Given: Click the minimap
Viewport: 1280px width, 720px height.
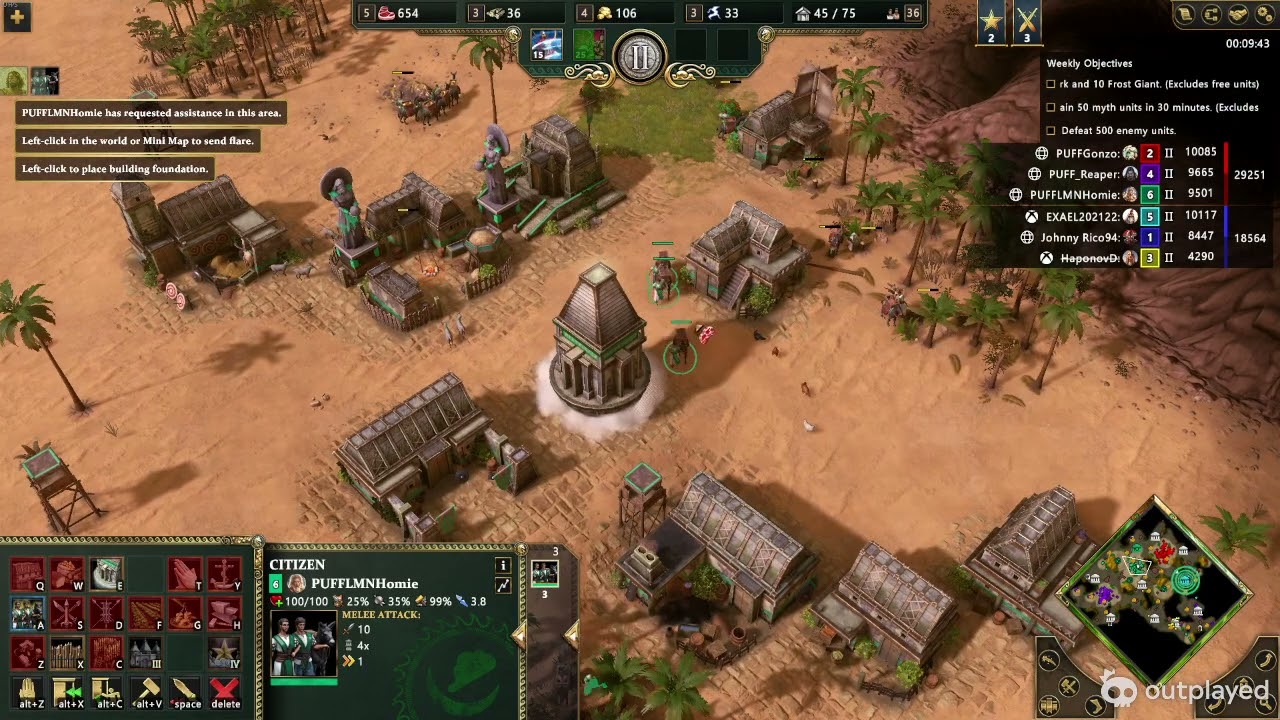Looking at the screenshot, I should [x=1155, y=590].
